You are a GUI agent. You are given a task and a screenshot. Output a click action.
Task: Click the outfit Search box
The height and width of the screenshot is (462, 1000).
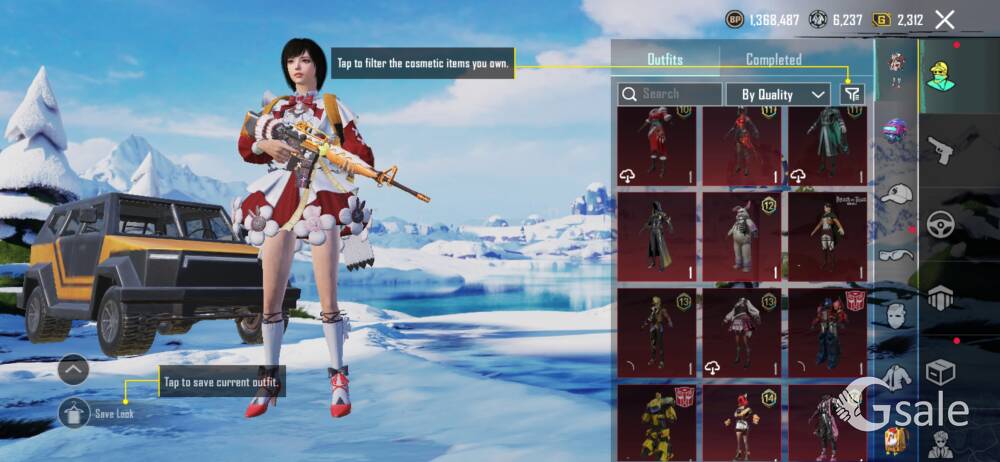669,94
